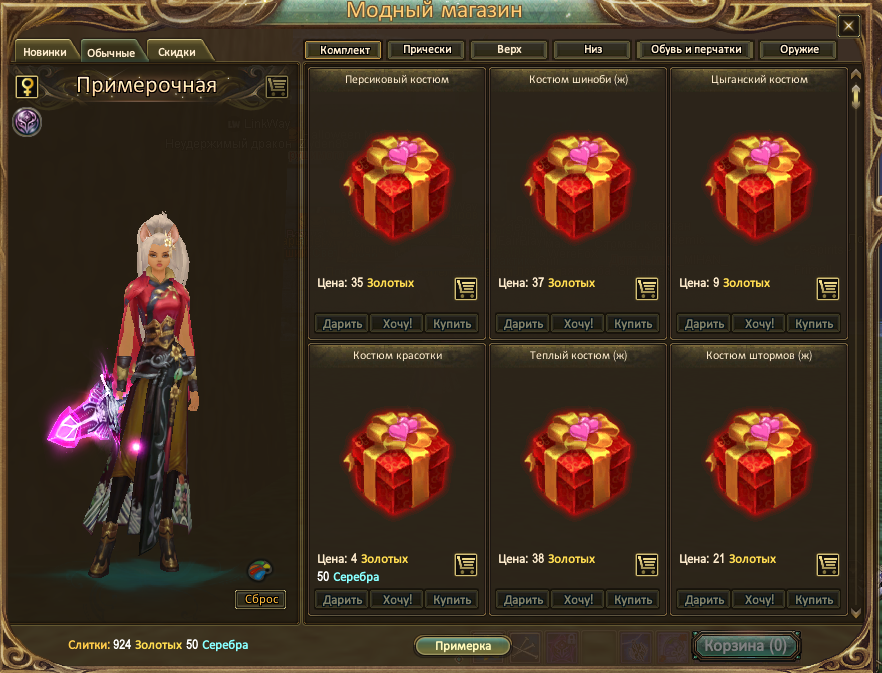Buy the Костюм штормов (ж)
882x673 pixels.
coord(813,600)
